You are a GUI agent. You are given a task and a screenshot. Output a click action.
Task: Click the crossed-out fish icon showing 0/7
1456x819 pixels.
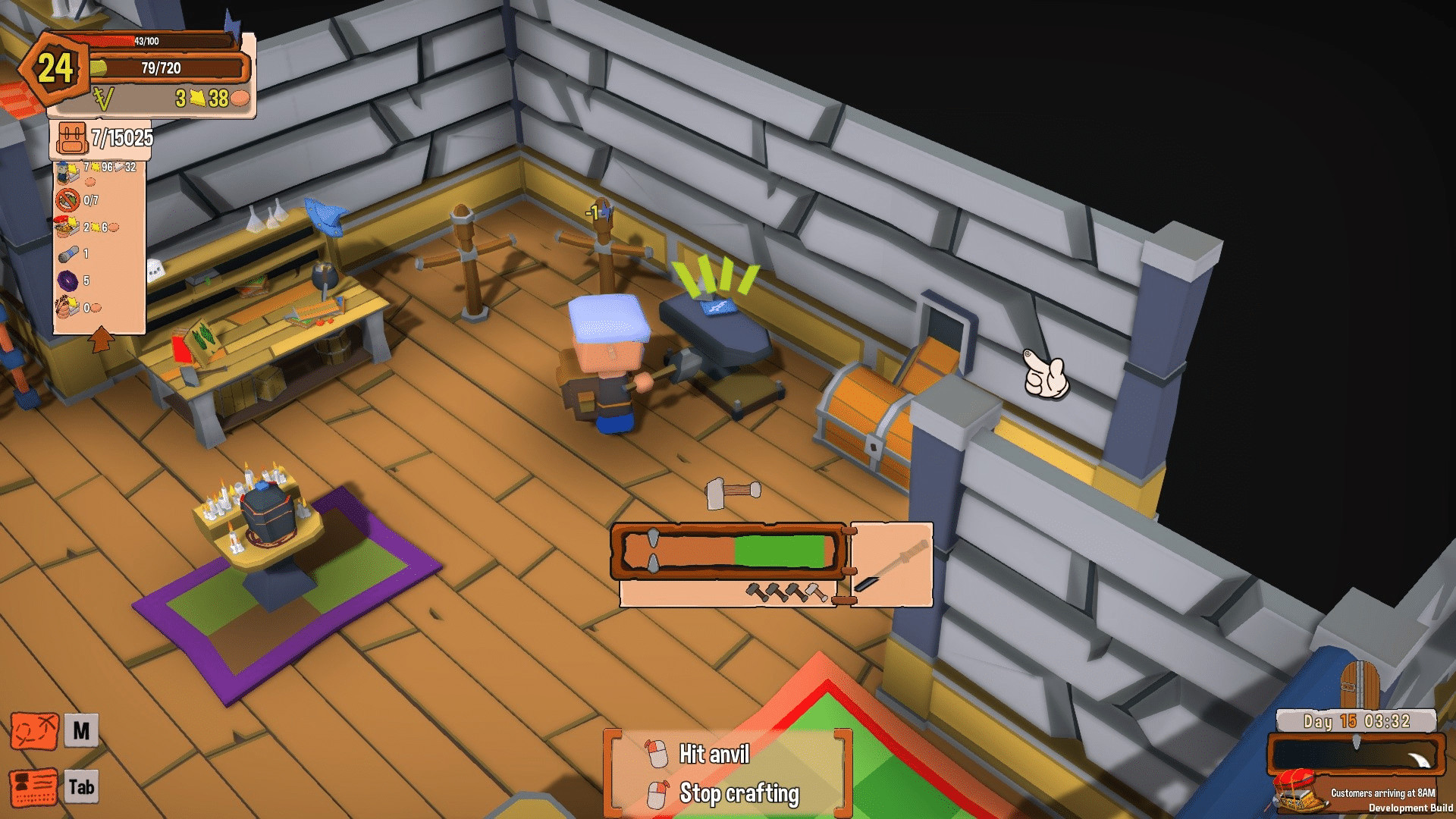68,200
